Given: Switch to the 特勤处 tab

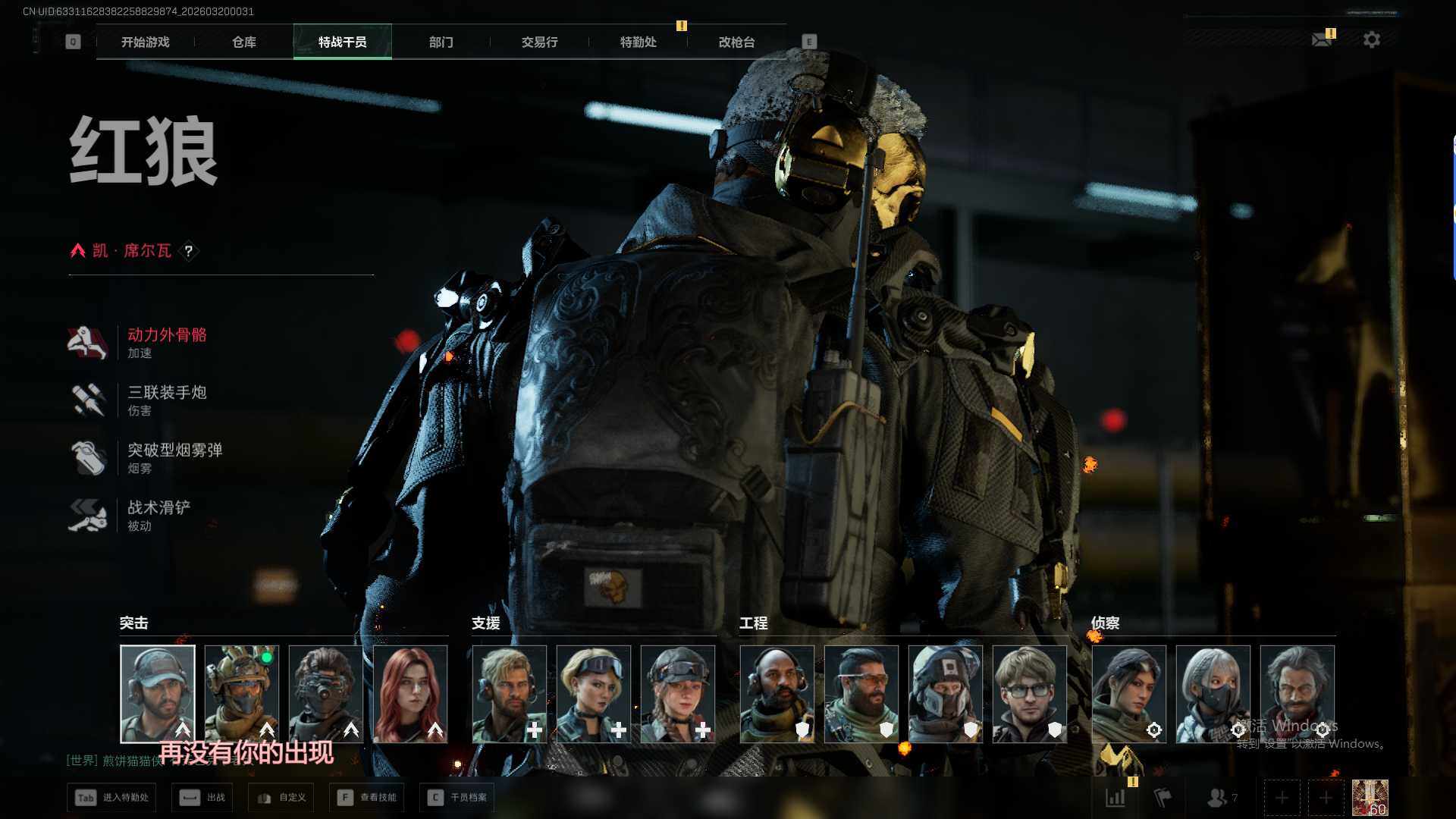Looking at the screenshot, I should 638,42.
